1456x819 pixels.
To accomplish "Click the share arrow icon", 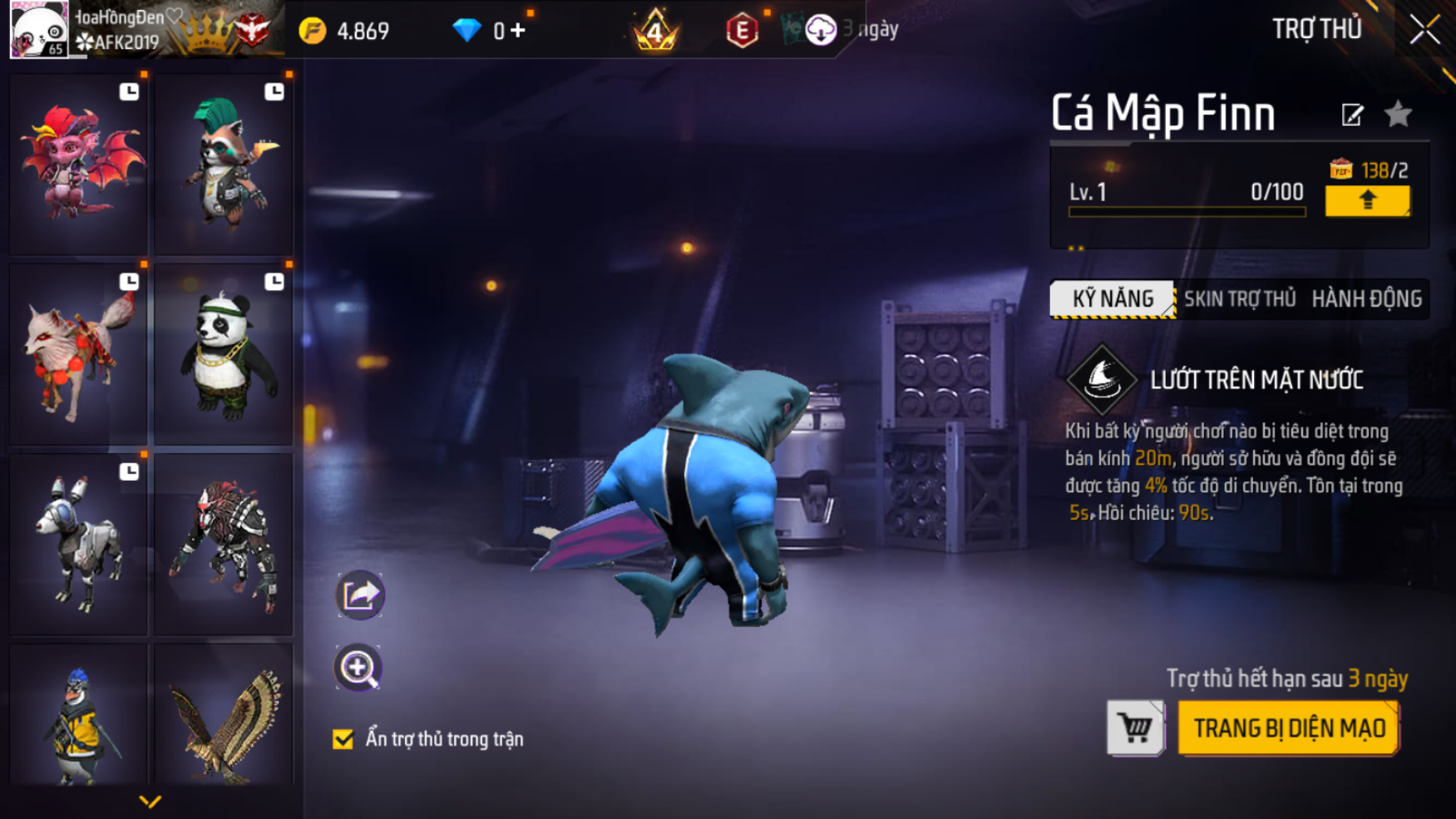I will [x=359, y=595].
